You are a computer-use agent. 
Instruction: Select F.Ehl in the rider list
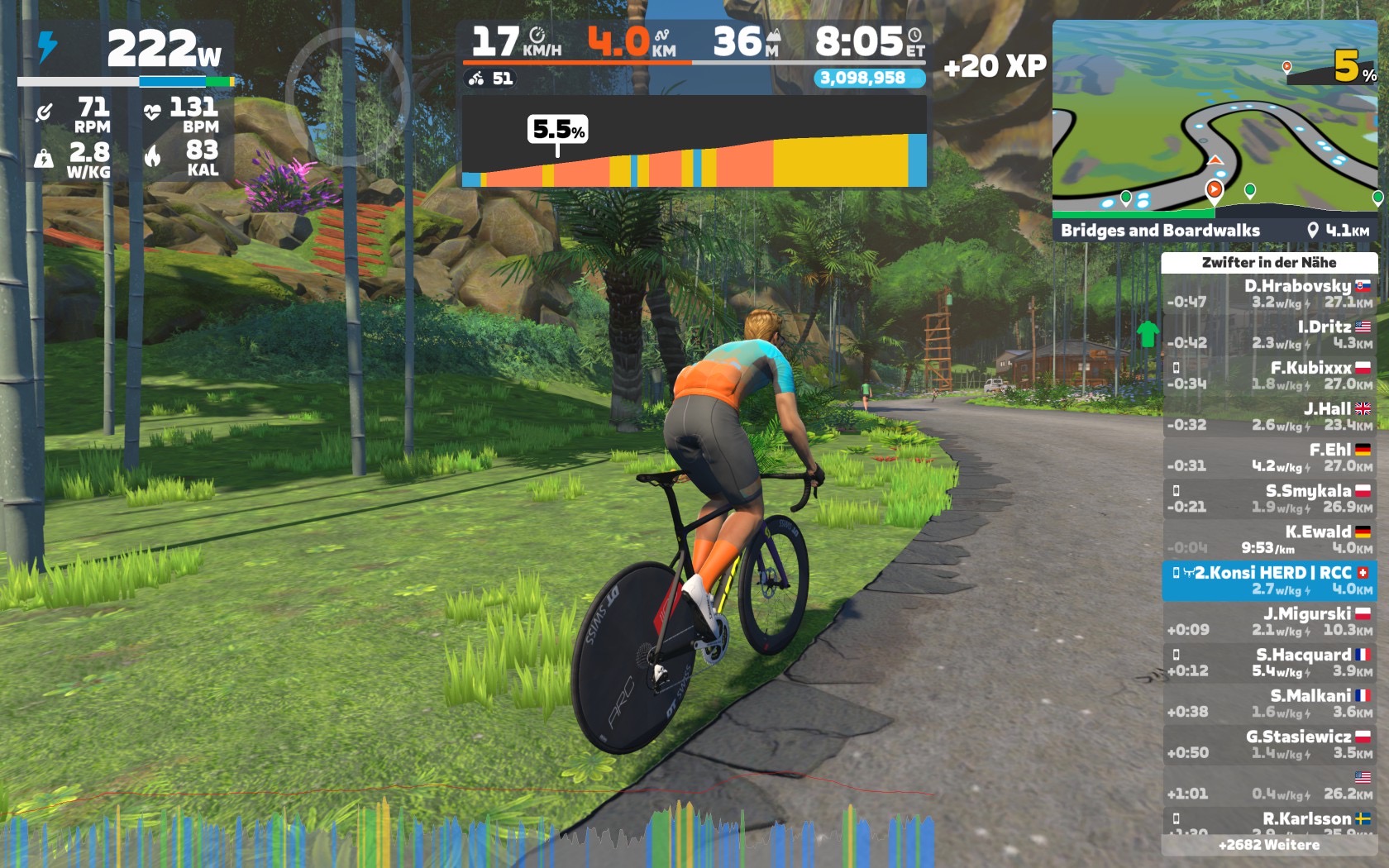1269,457
